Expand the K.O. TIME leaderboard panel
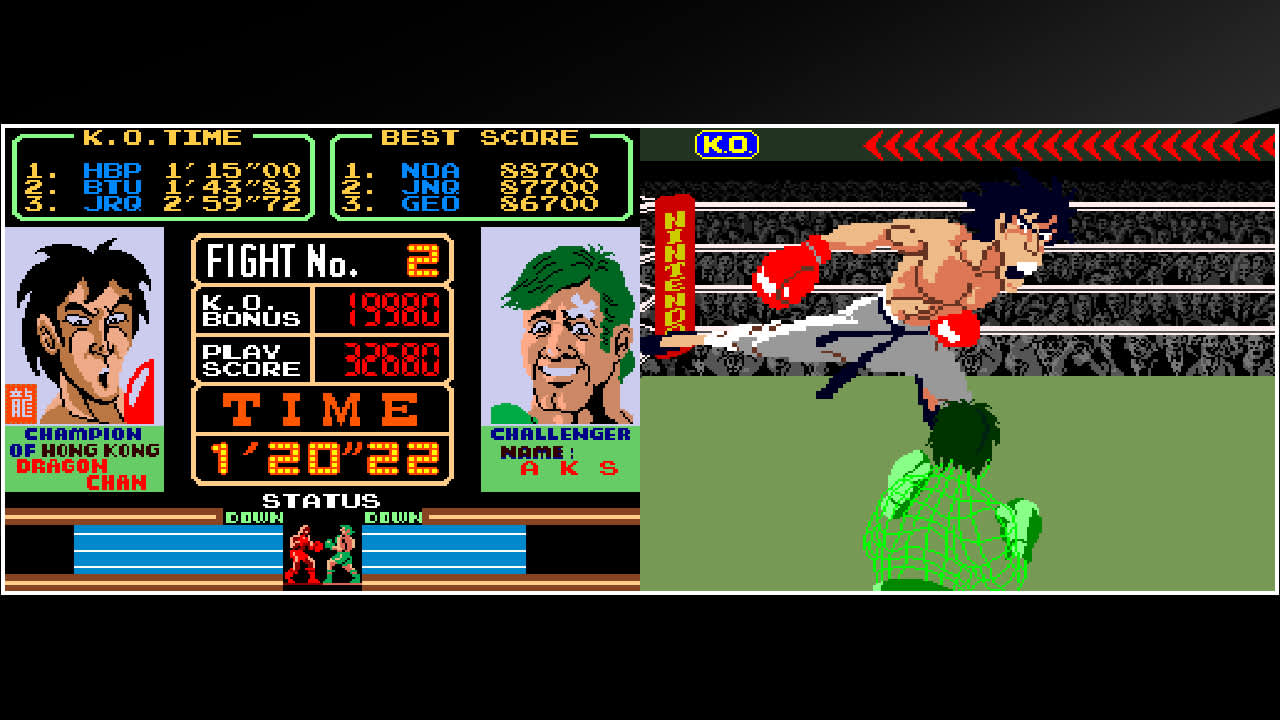1280x720 pixels. coord(160,178)
